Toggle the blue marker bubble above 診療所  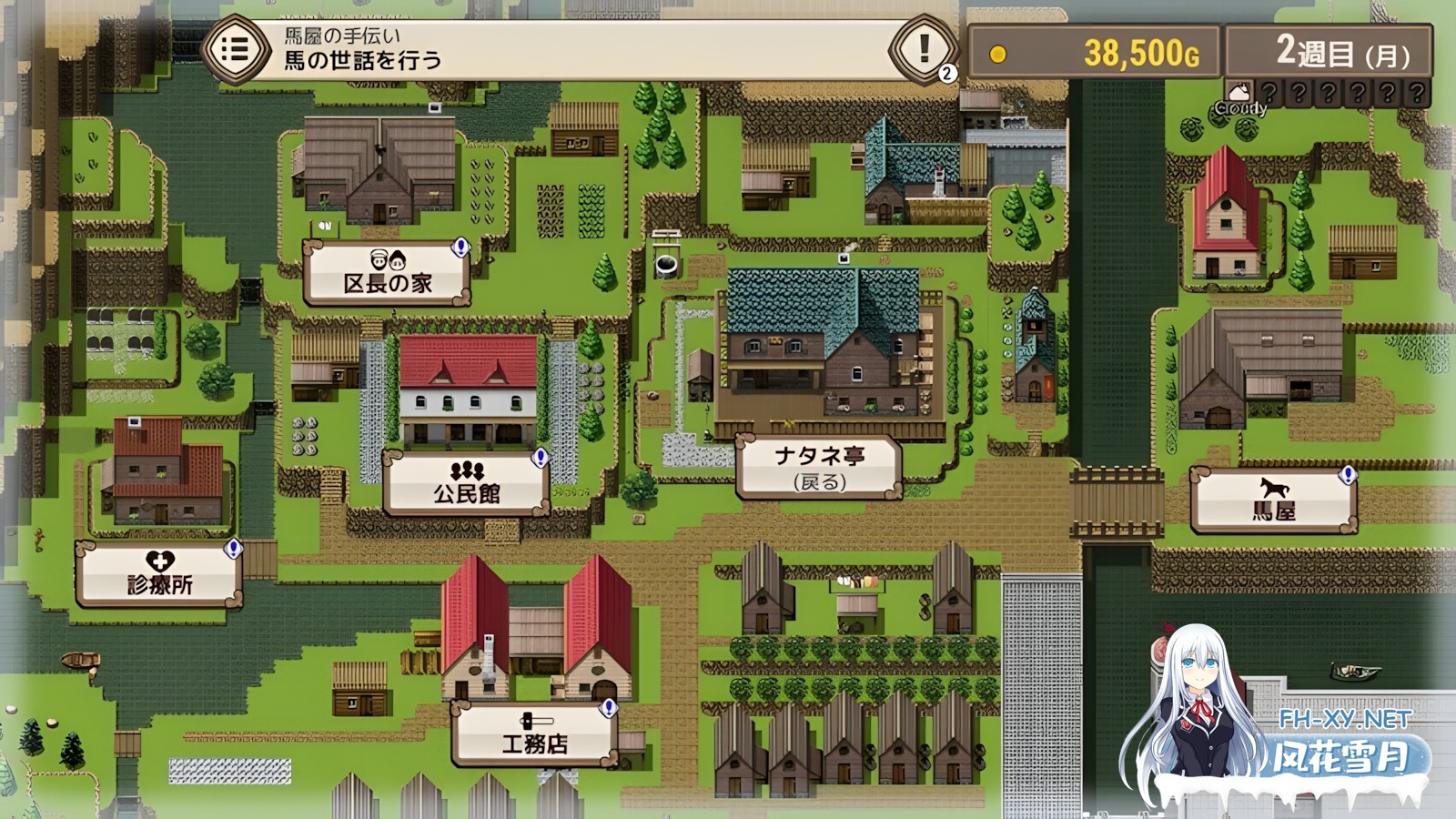tap(235, 549)
